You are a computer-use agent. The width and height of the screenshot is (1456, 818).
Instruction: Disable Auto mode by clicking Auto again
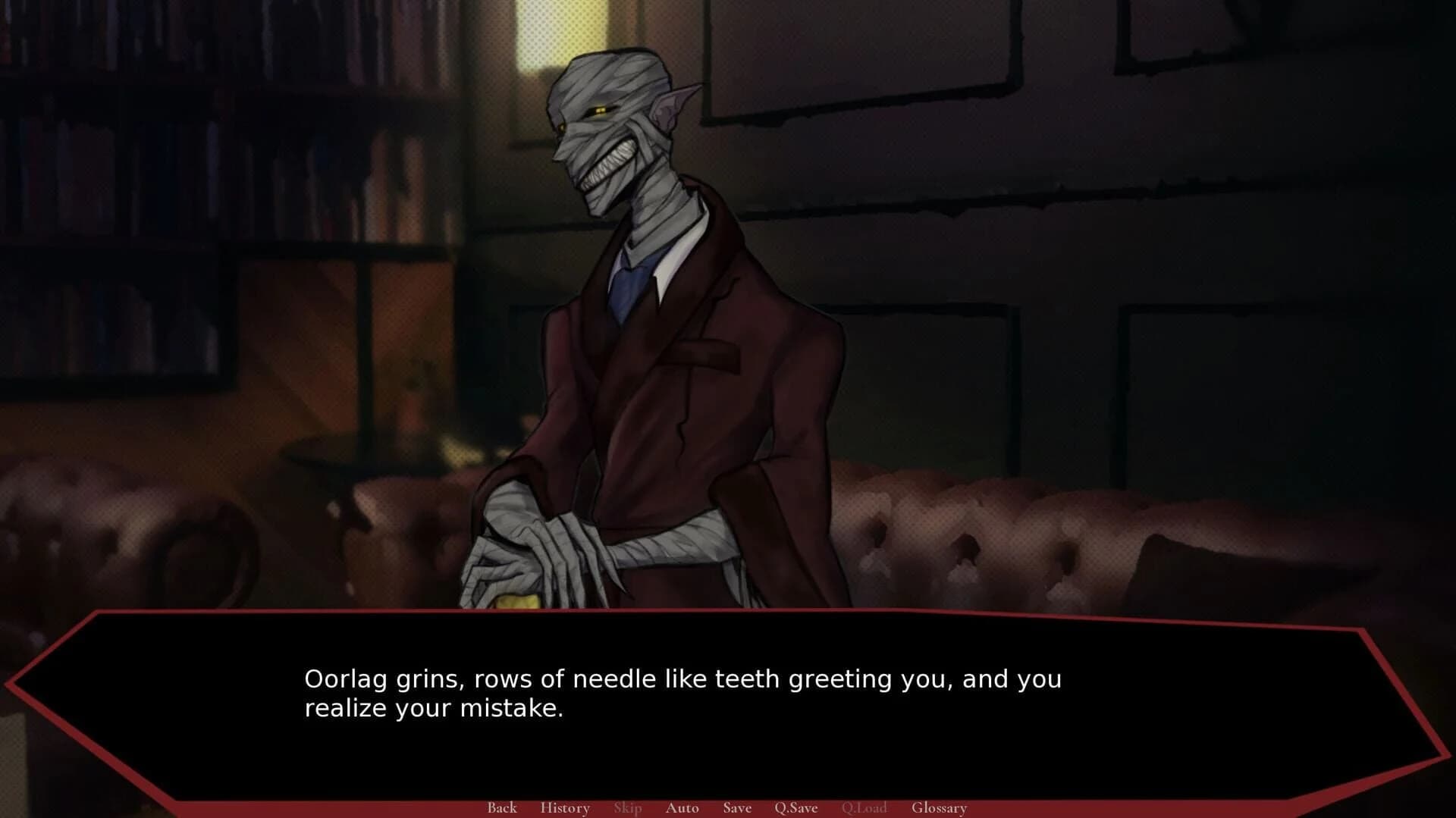(682, 808)
